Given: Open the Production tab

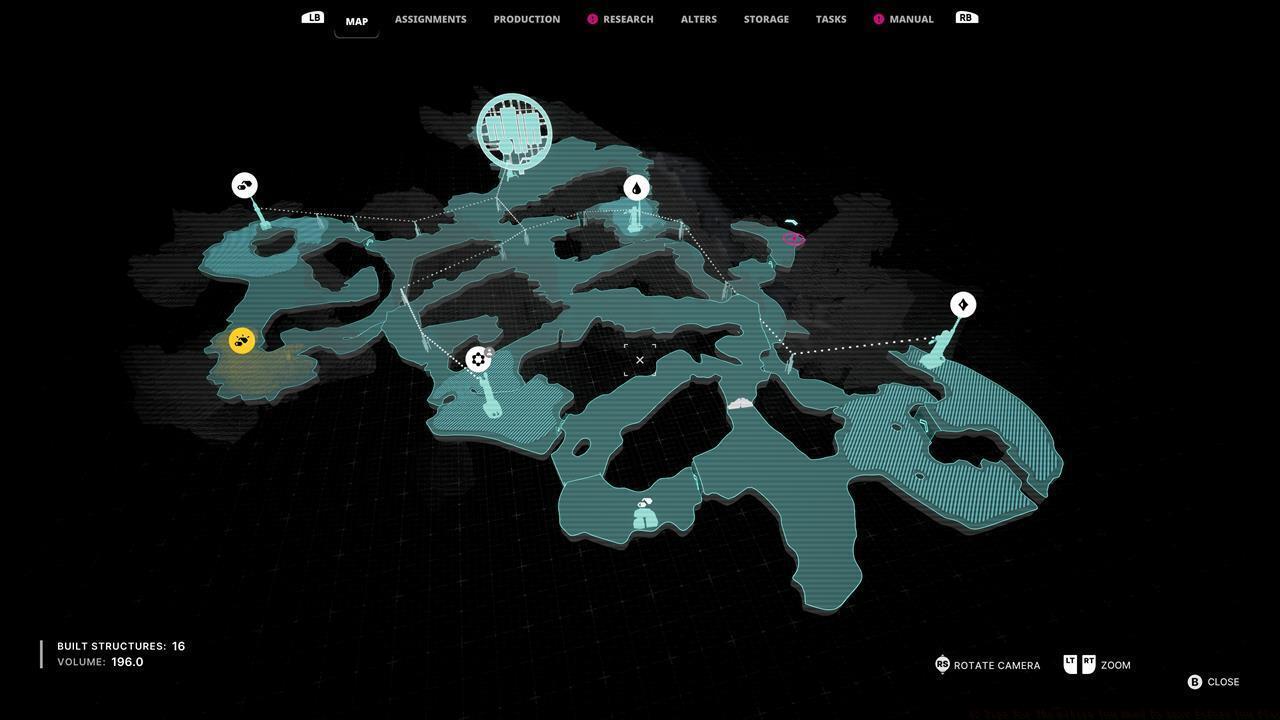Looking at the screenshot, I should point(526,18).
